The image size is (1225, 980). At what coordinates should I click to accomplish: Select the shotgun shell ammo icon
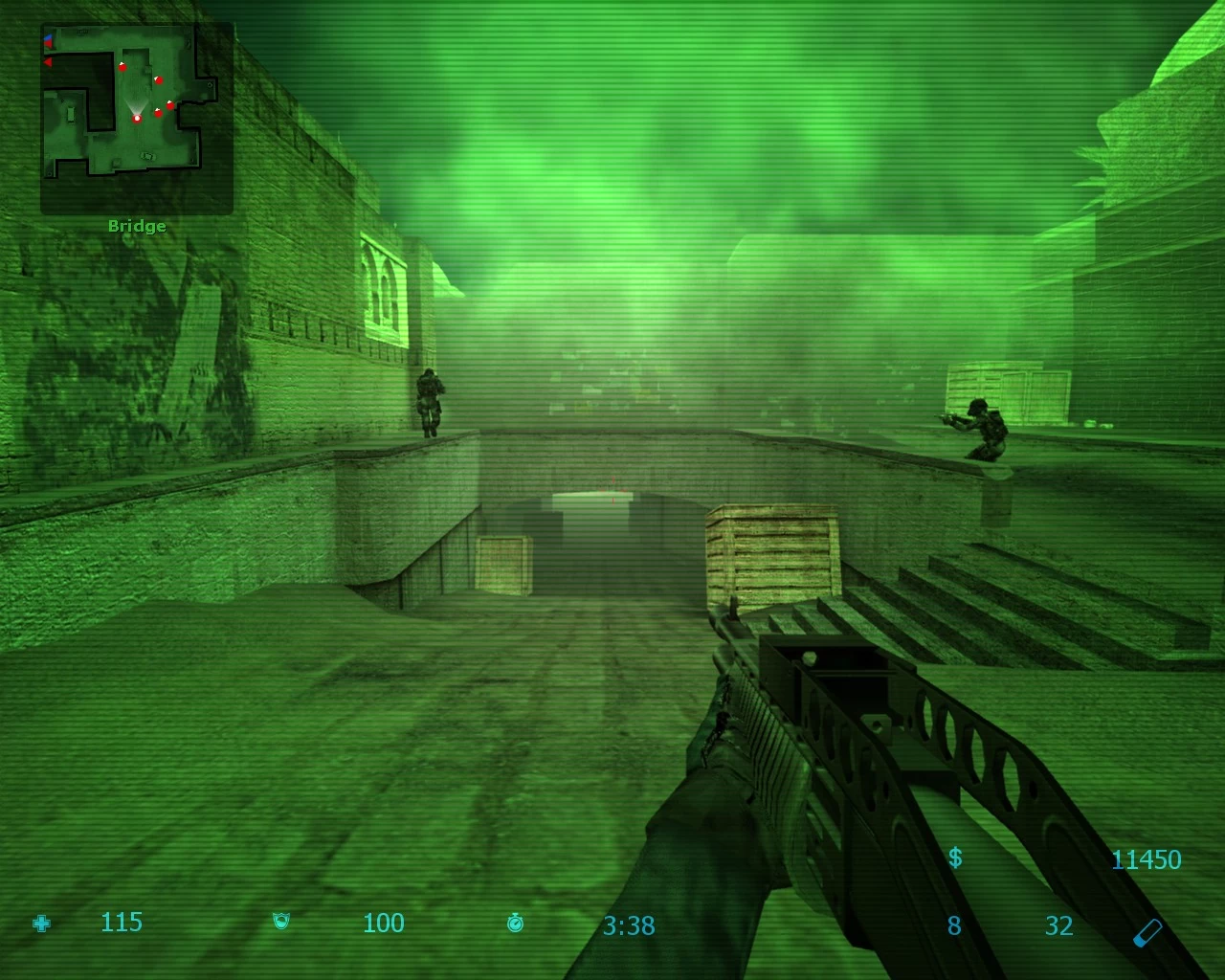coord(1148,931)
